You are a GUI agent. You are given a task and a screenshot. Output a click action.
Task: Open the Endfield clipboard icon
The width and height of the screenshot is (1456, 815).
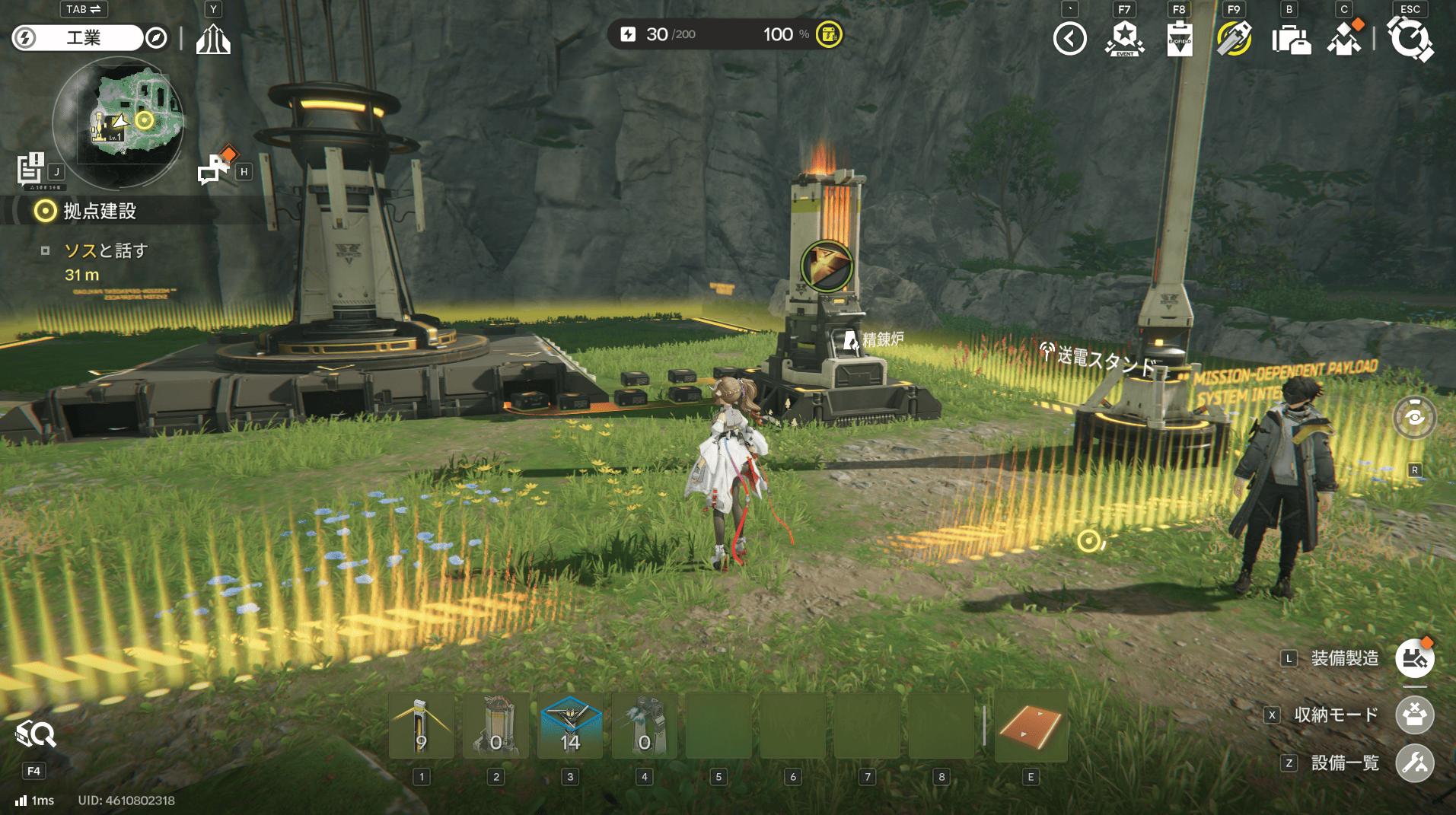tap(1179, 38)
